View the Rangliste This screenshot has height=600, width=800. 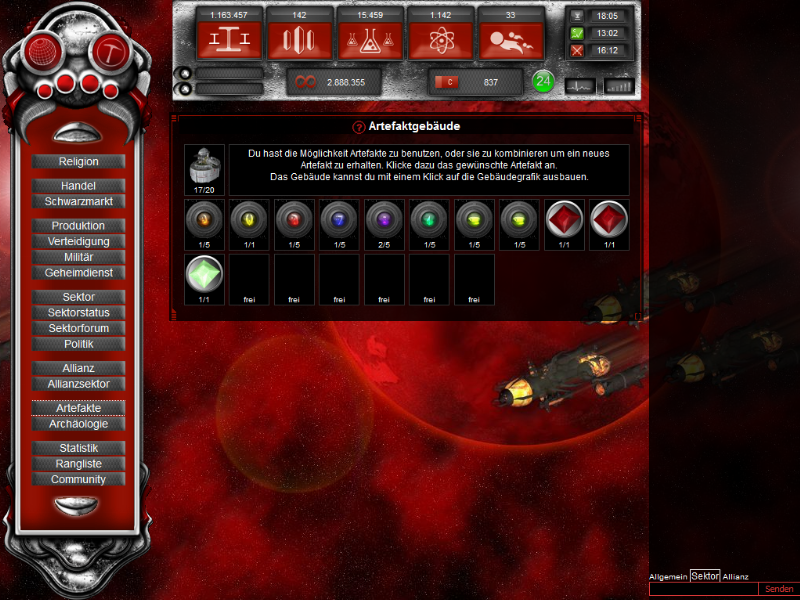pyautogui.click(x=79, y=464)
